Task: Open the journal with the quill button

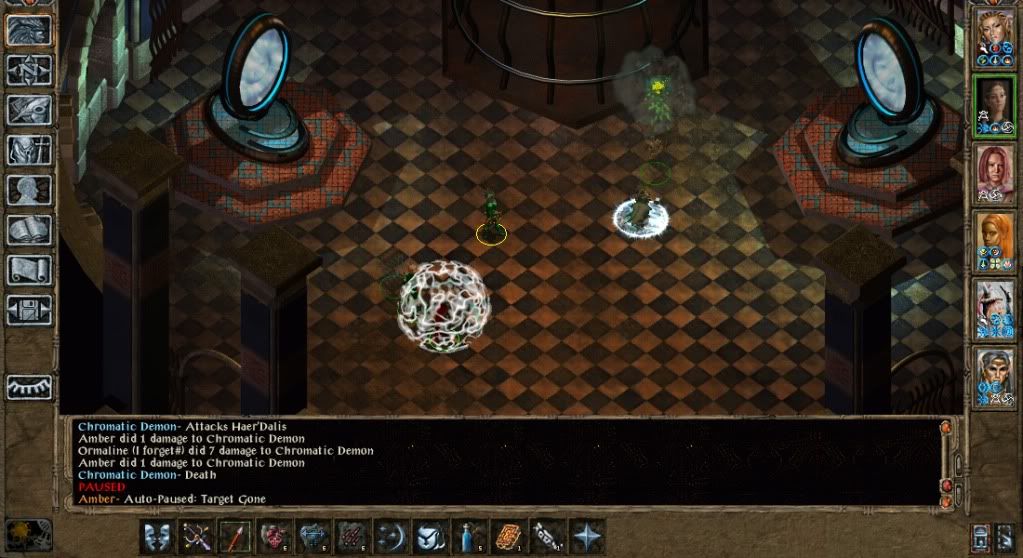Action: point(30,110)
